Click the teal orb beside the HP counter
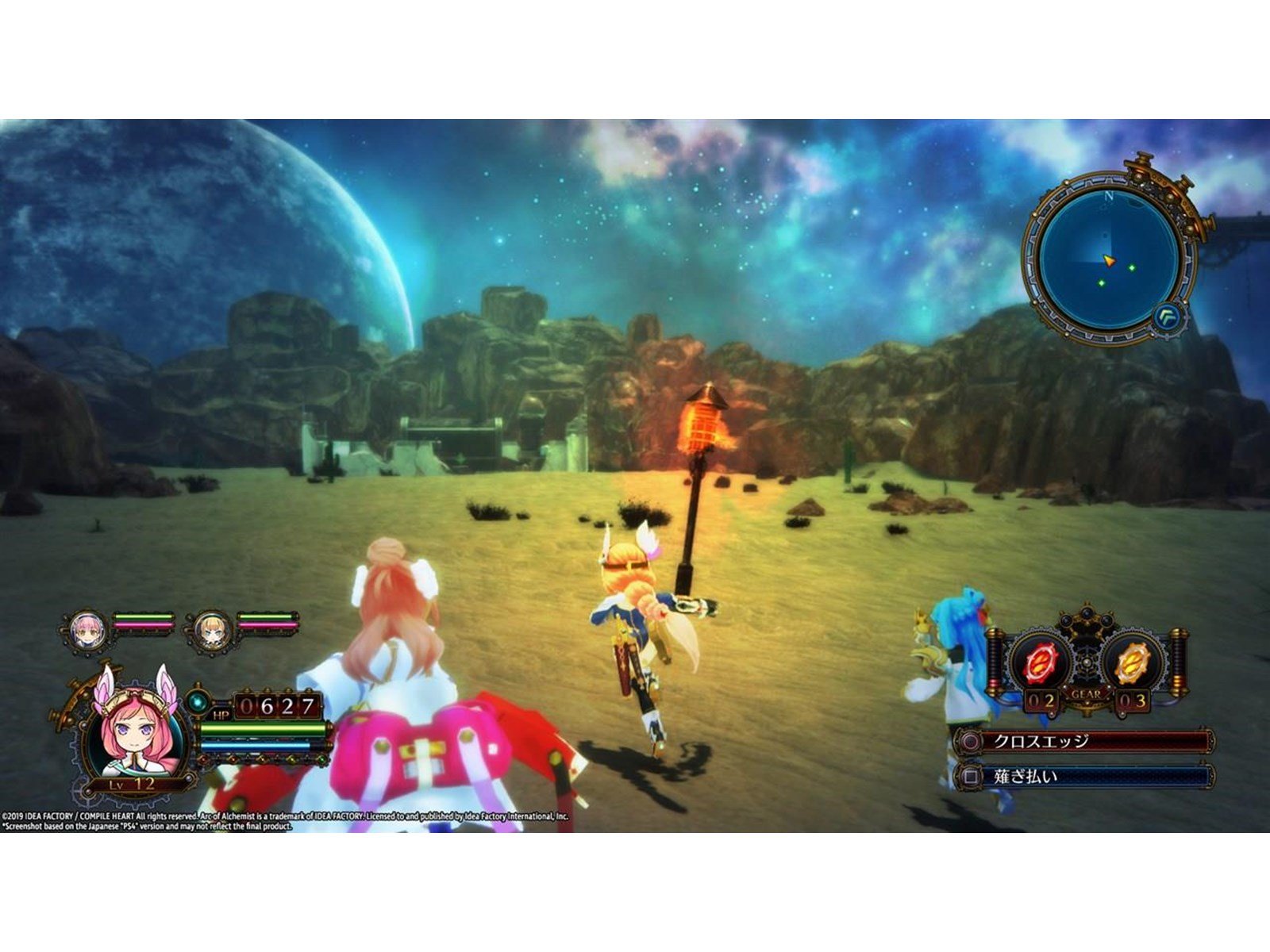Viewport: 1270px width, 952px height. tap(198, 701)
